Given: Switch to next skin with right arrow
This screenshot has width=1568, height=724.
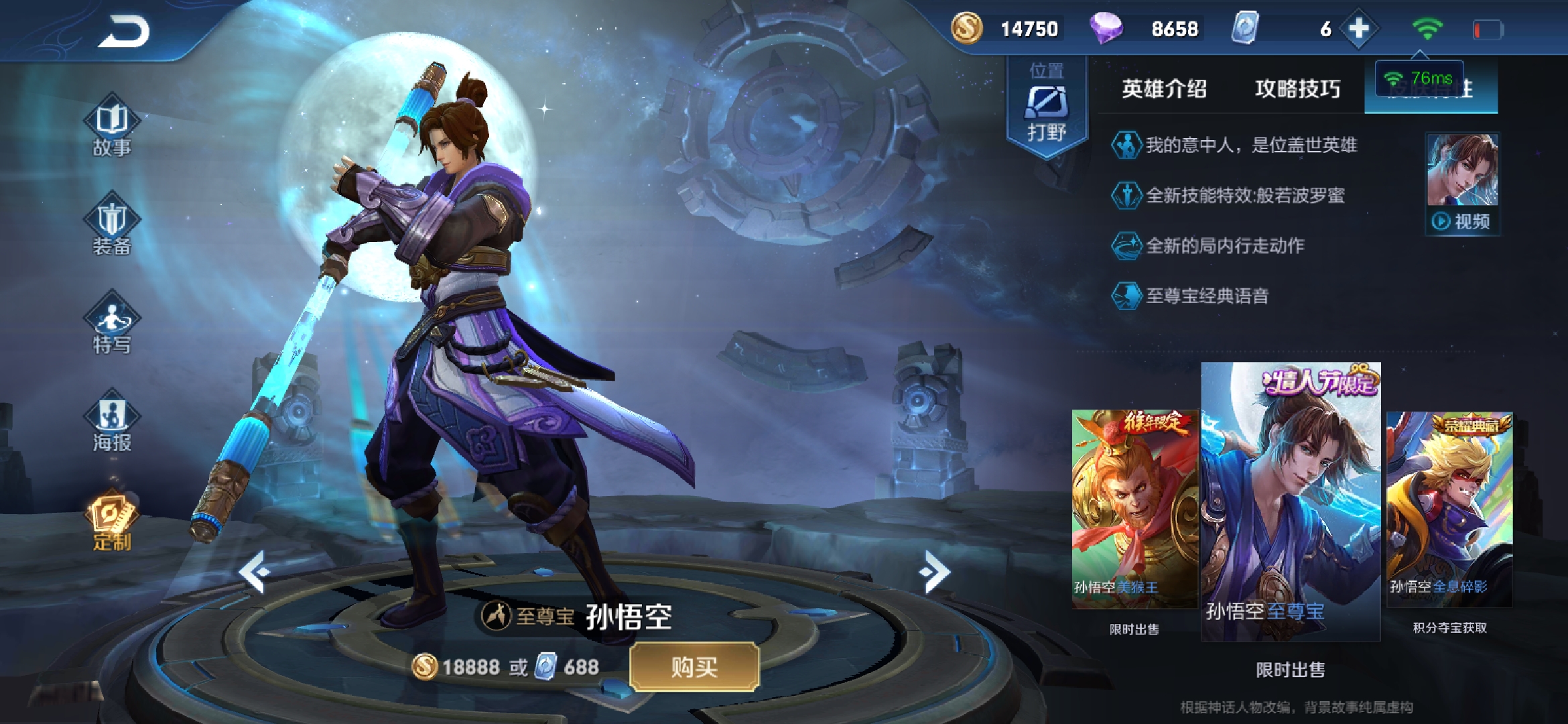Looking at the screenshot, I should pos(935,572).
